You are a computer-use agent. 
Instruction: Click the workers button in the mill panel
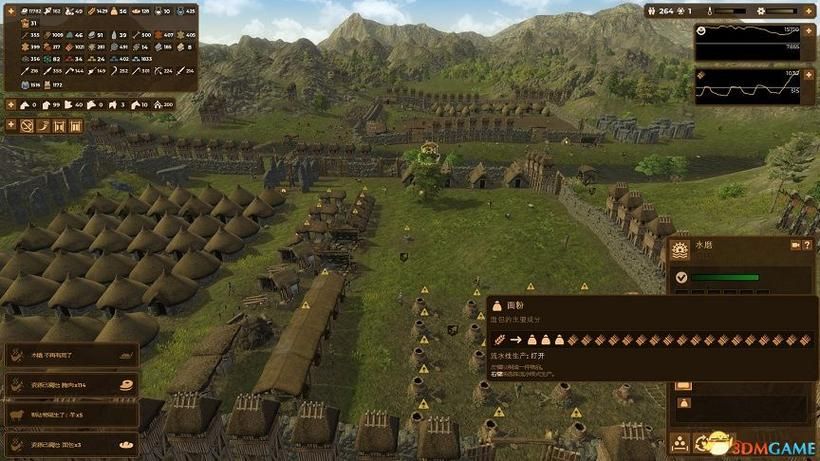(680, 442)
